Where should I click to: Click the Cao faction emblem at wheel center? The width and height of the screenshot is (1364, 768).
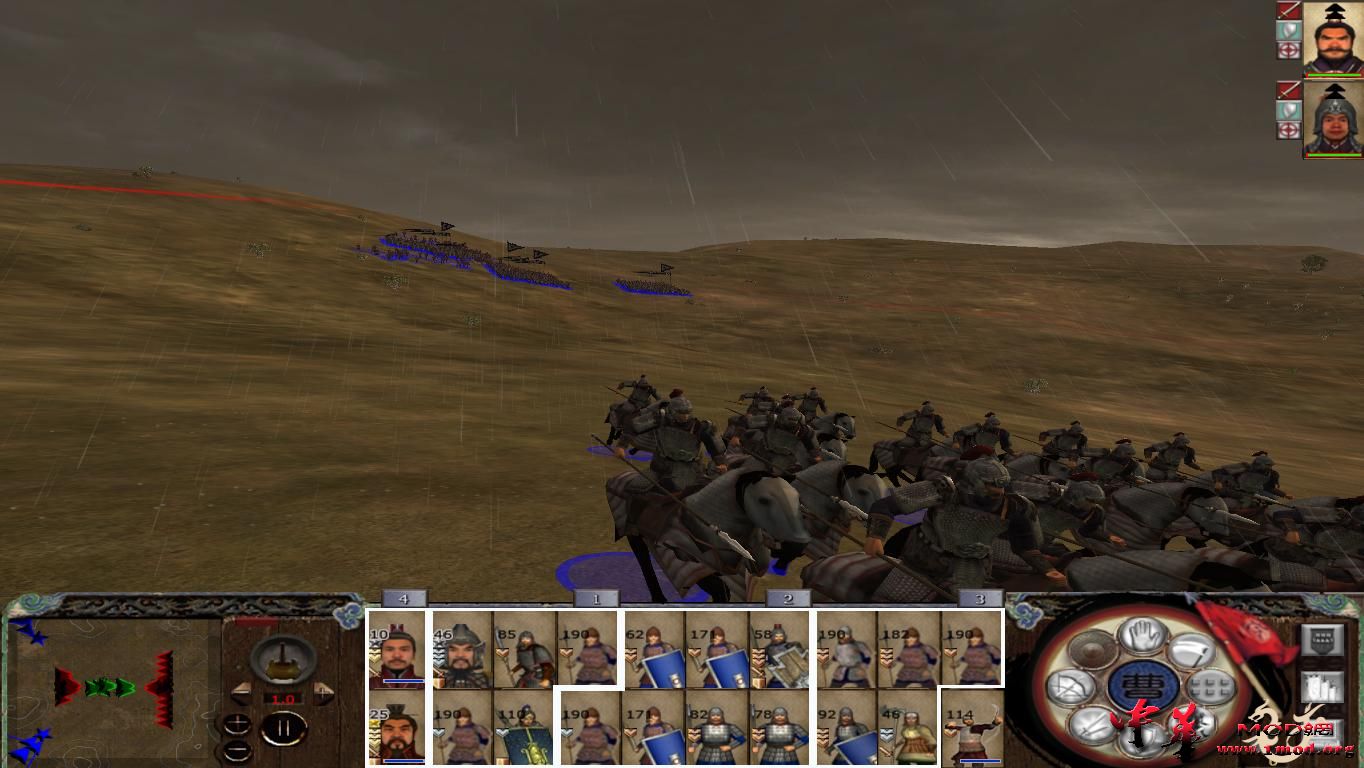coord(1140,683)
